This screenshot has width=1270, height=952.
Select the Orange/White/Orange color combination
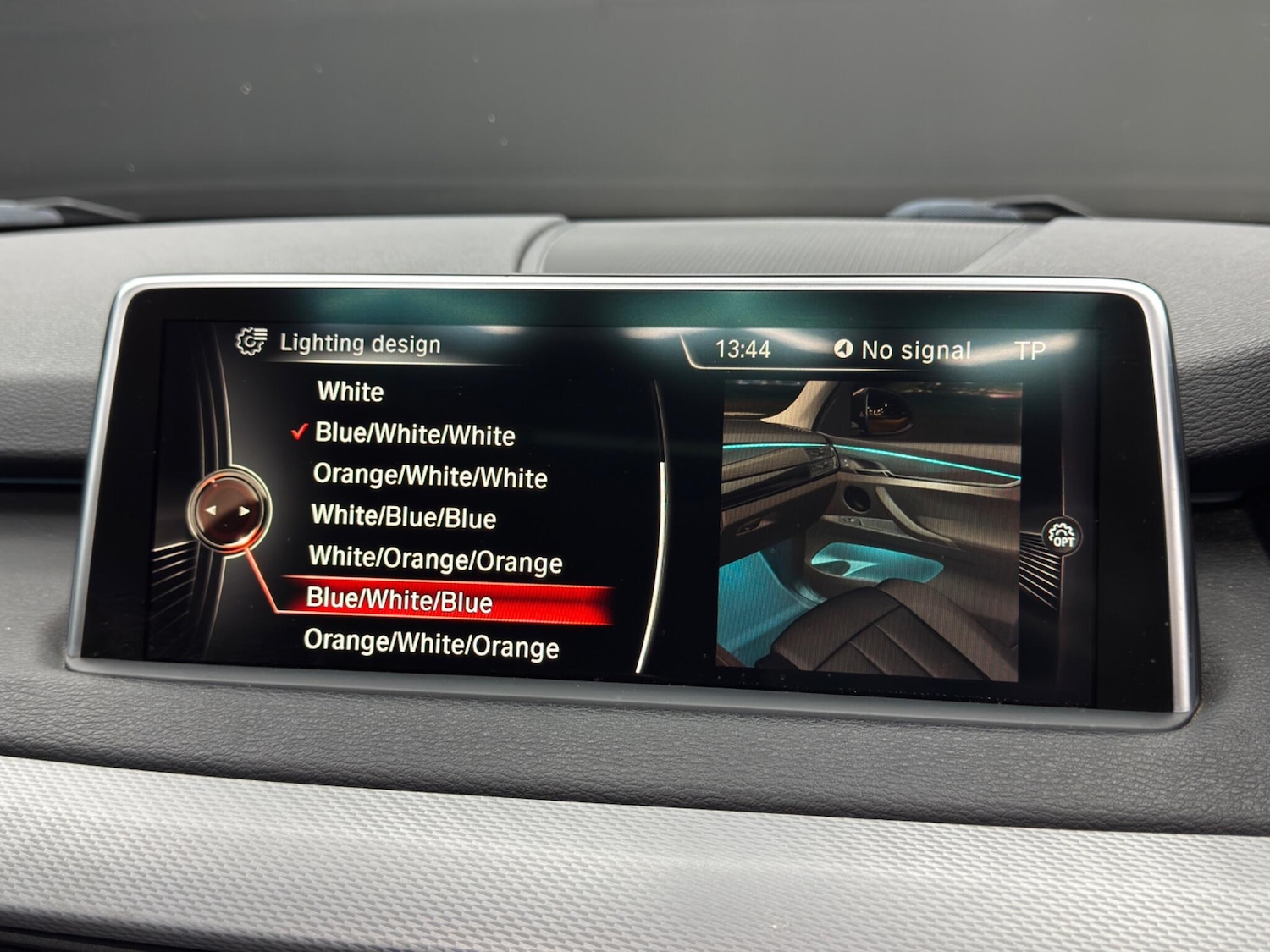click(x=434, y=646)
